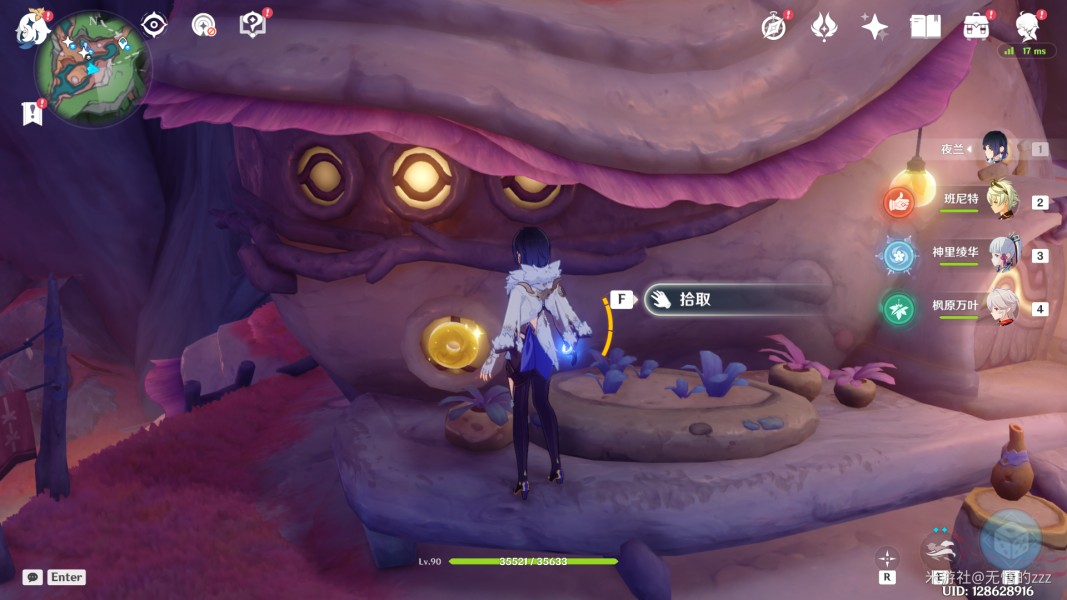1067x600 pixels.
Task: Open the four-pointed star battle pass icon
Action: [875, 27]
